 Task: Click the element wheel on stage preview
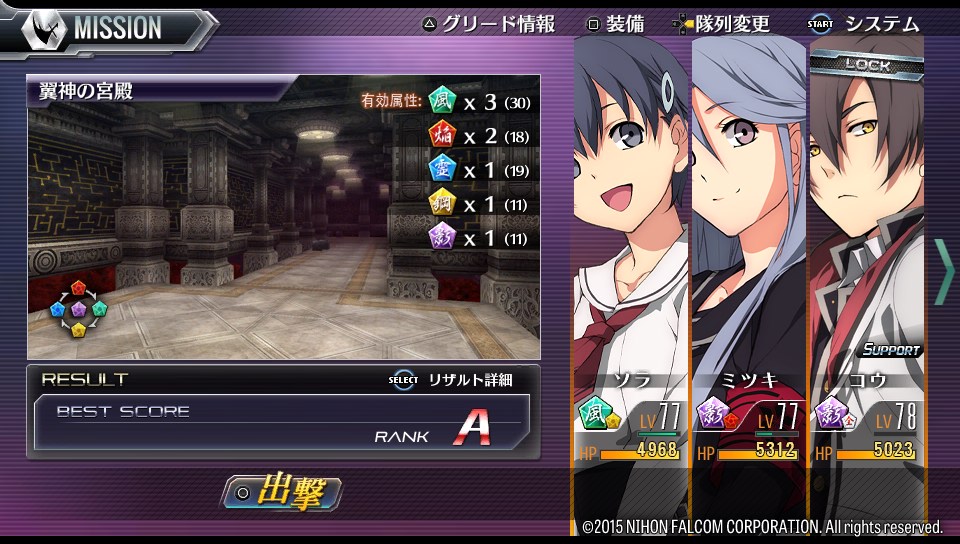click(x=78, y=309)
